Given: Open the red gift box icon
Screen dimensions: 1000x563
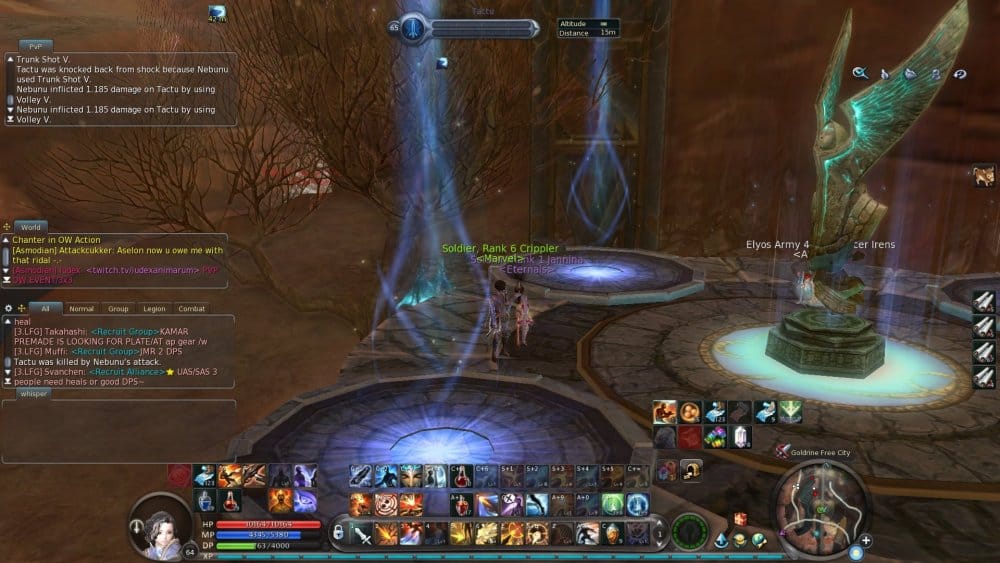Looking at the screenshot, I should 740,519.
